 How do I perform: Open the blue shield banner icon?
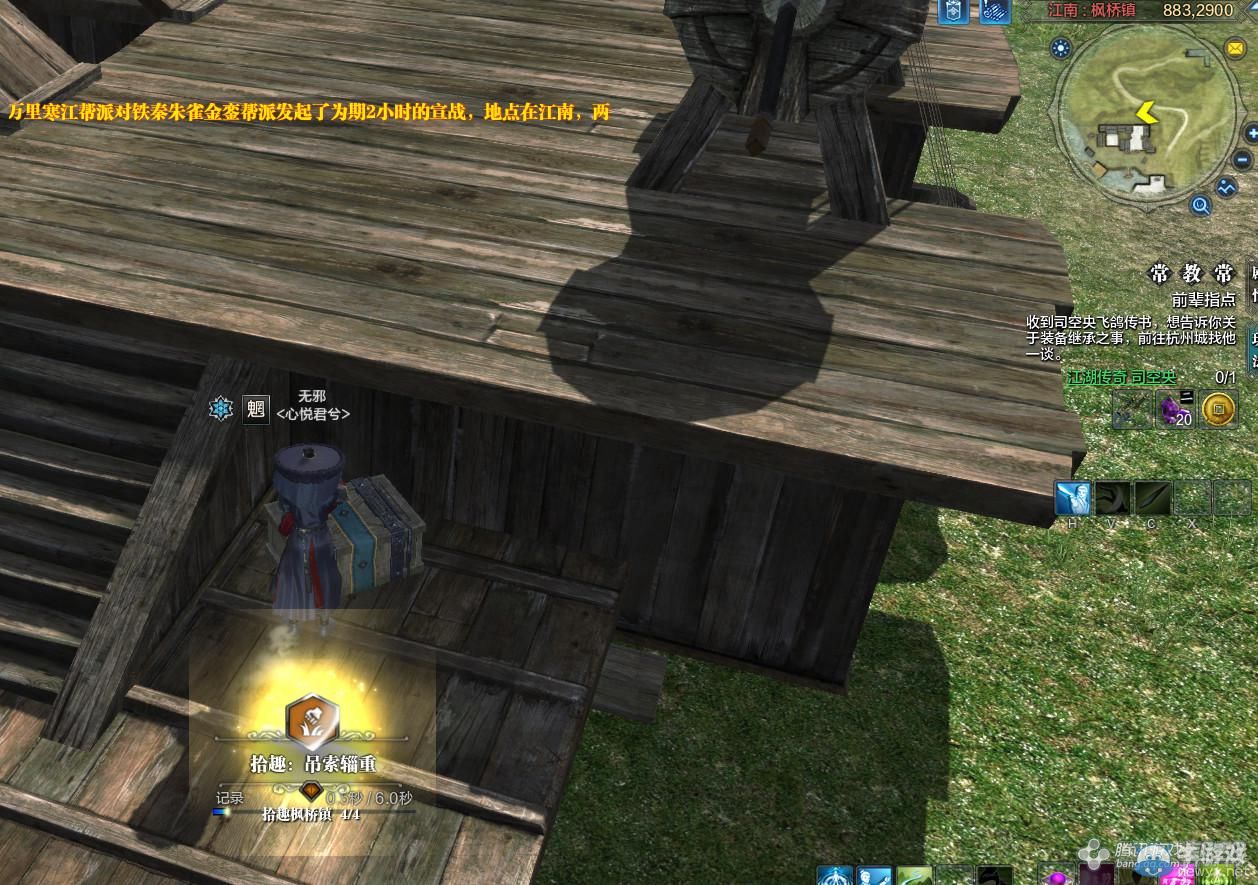pyautogui.click(x=953, y=12)
